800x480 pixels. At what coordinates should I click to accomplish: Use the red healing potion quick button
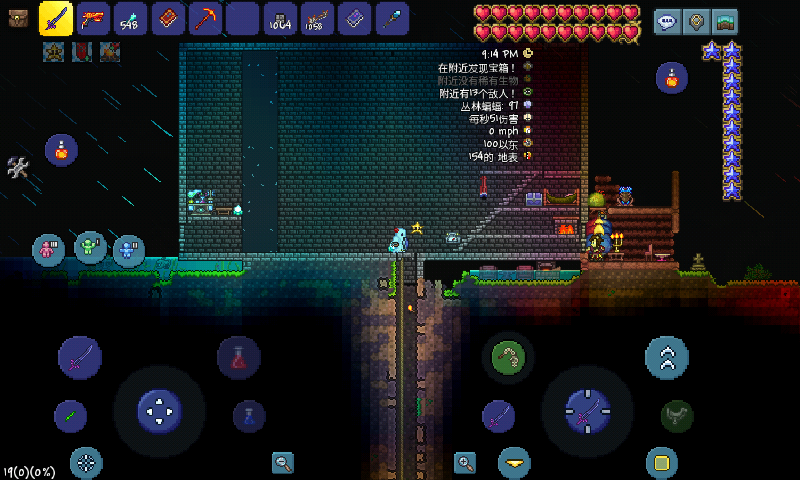coord(239,357)
